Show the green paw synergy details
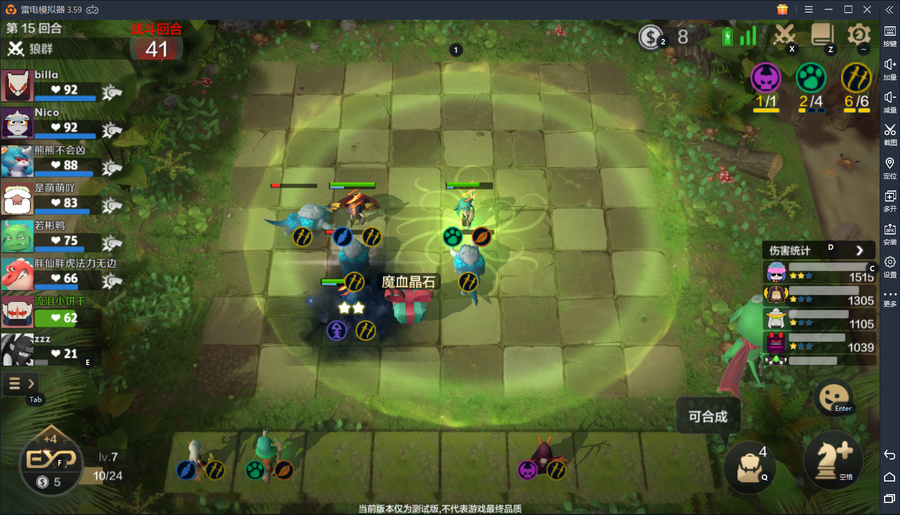Image resolution: width=900 pixels, height=515 pixels. [810, 77]
